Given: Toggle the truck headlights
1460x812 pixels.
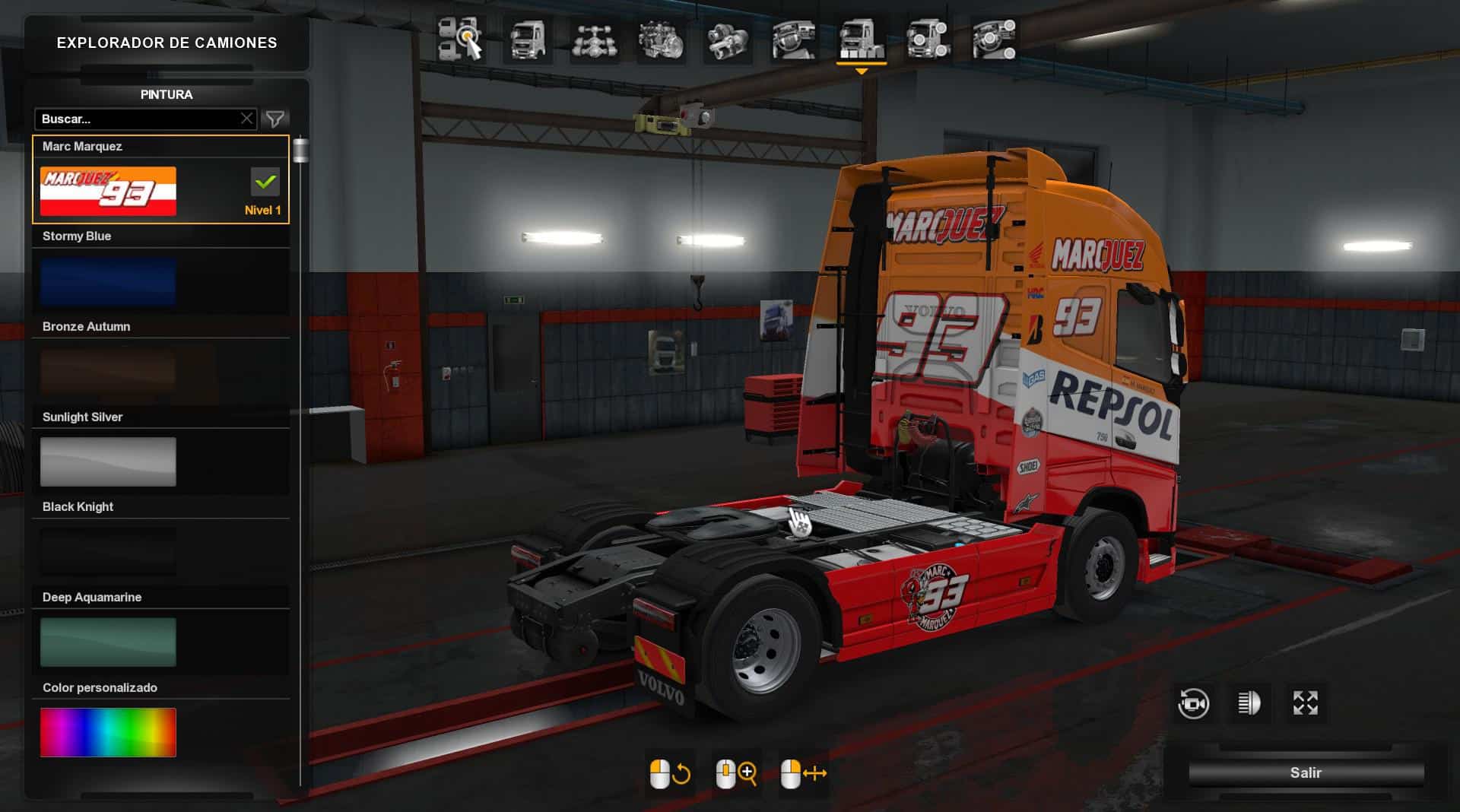Looking at the screenshot, I should tap(1249, 703).
